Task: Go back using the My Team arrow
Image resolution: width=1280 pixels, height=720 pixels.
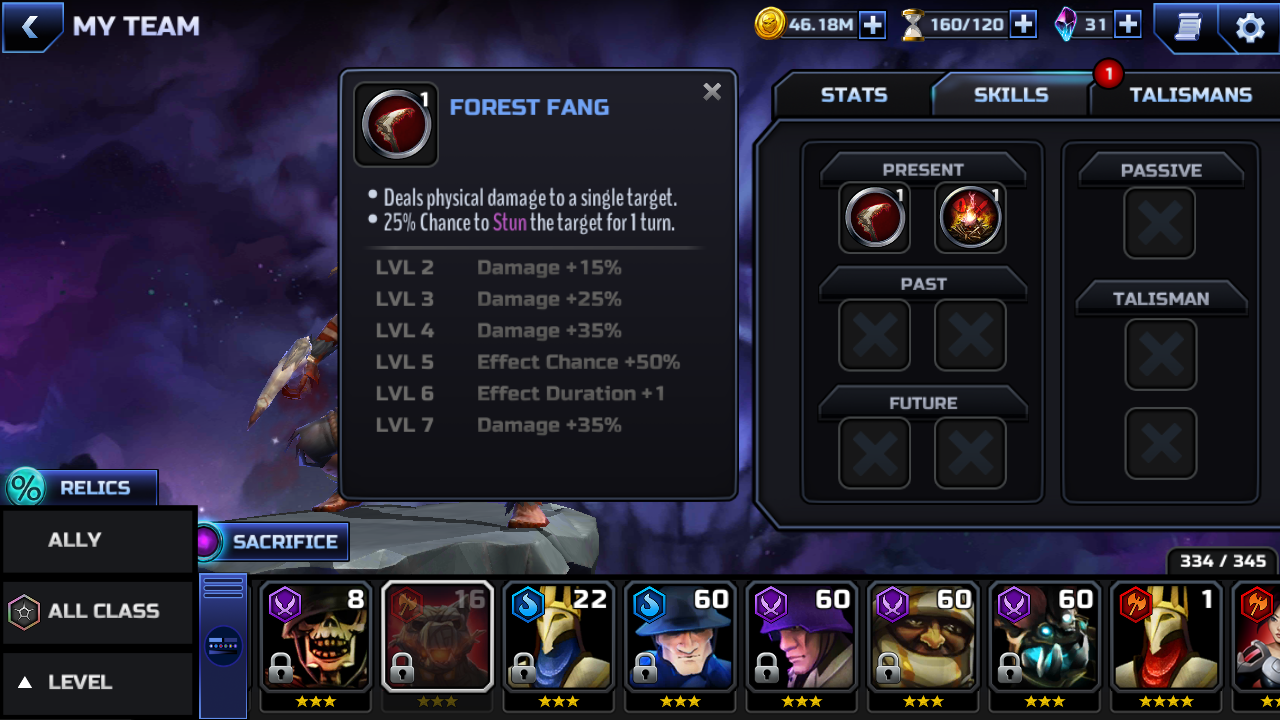Action: [x=31, y=27]
